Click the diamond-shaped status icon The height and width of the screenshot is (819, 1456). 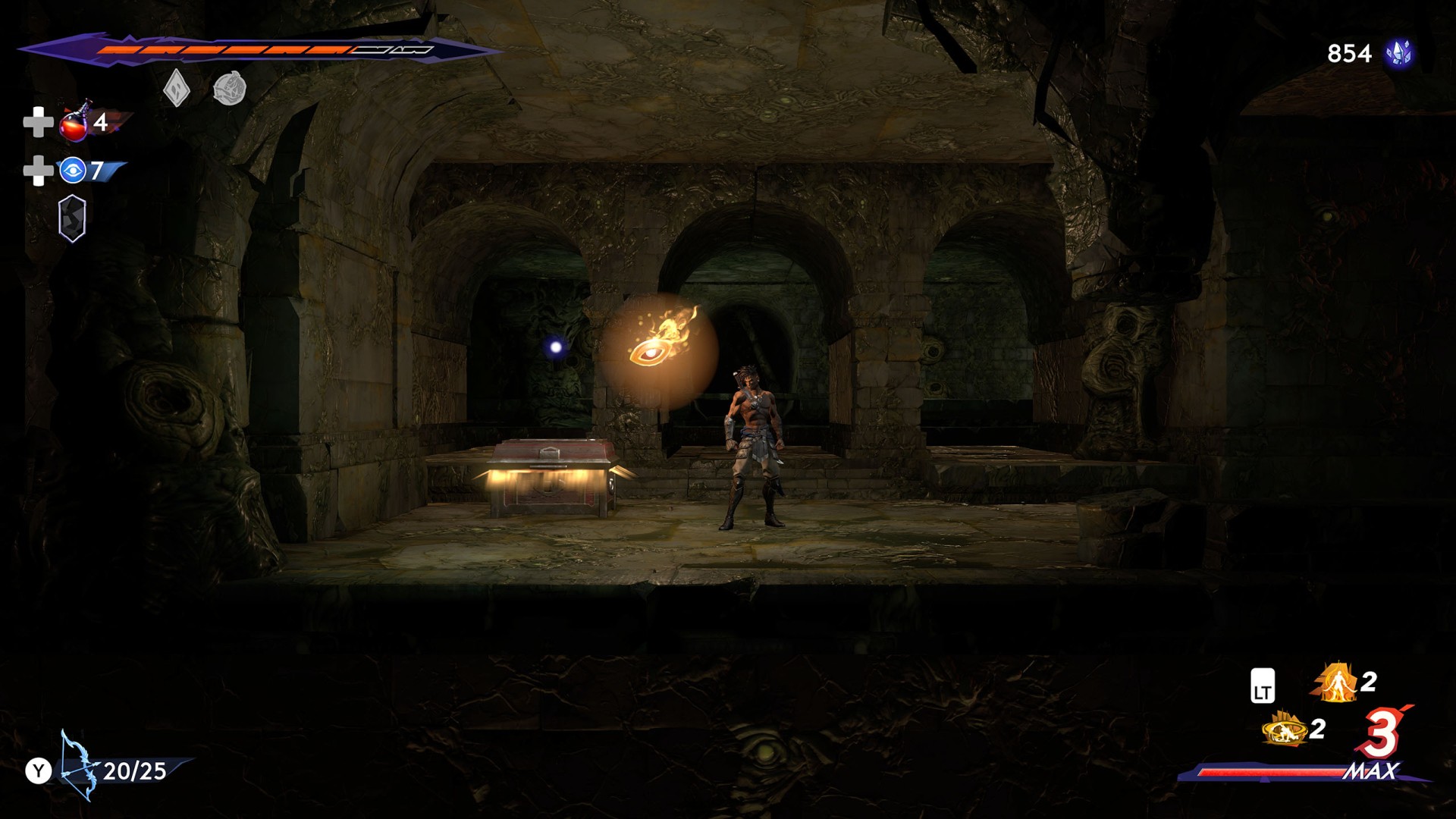[x=176, y=89]
